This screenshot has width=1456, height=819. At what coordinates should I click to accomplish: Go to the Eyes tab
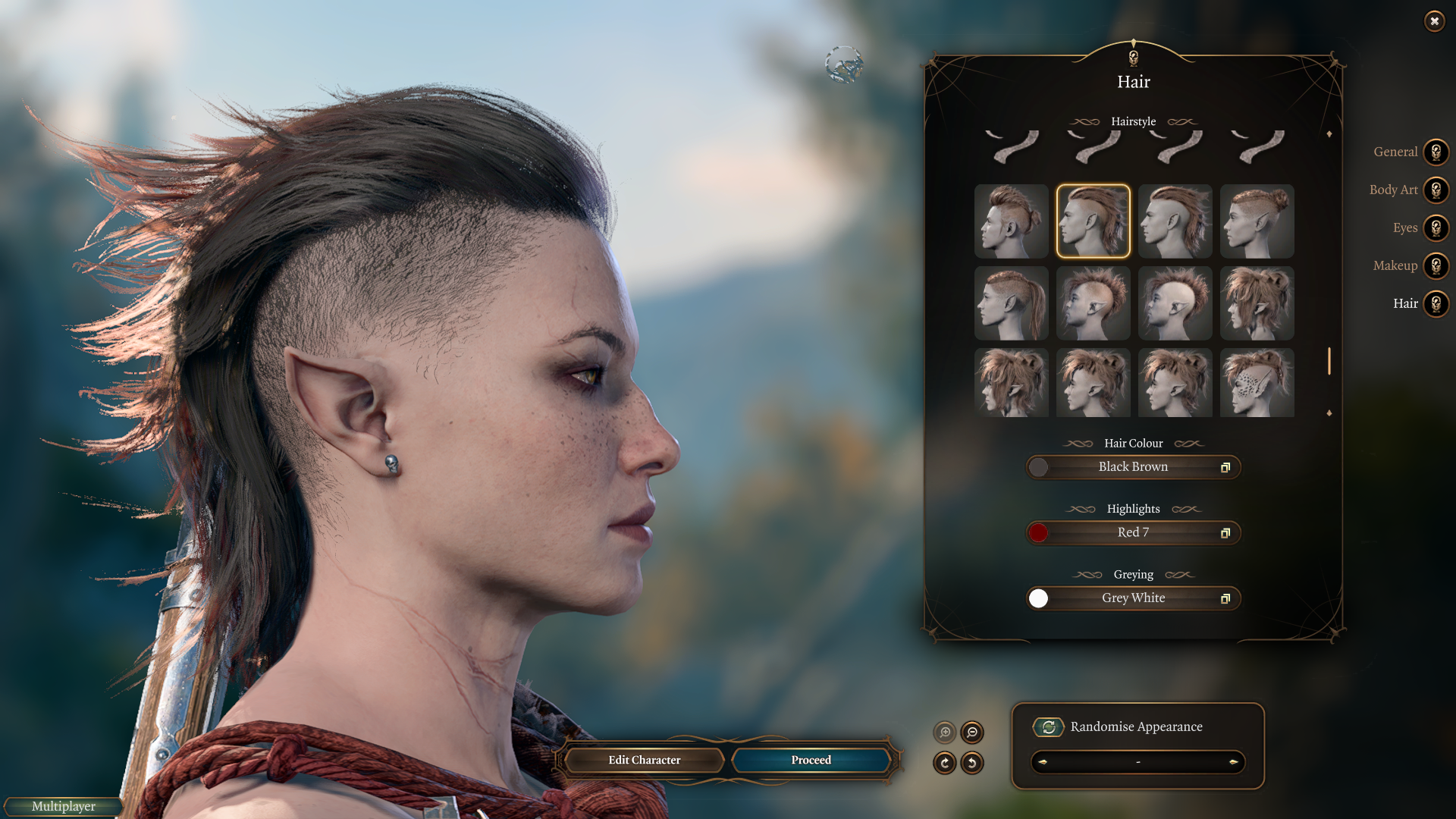point(1436,228)
